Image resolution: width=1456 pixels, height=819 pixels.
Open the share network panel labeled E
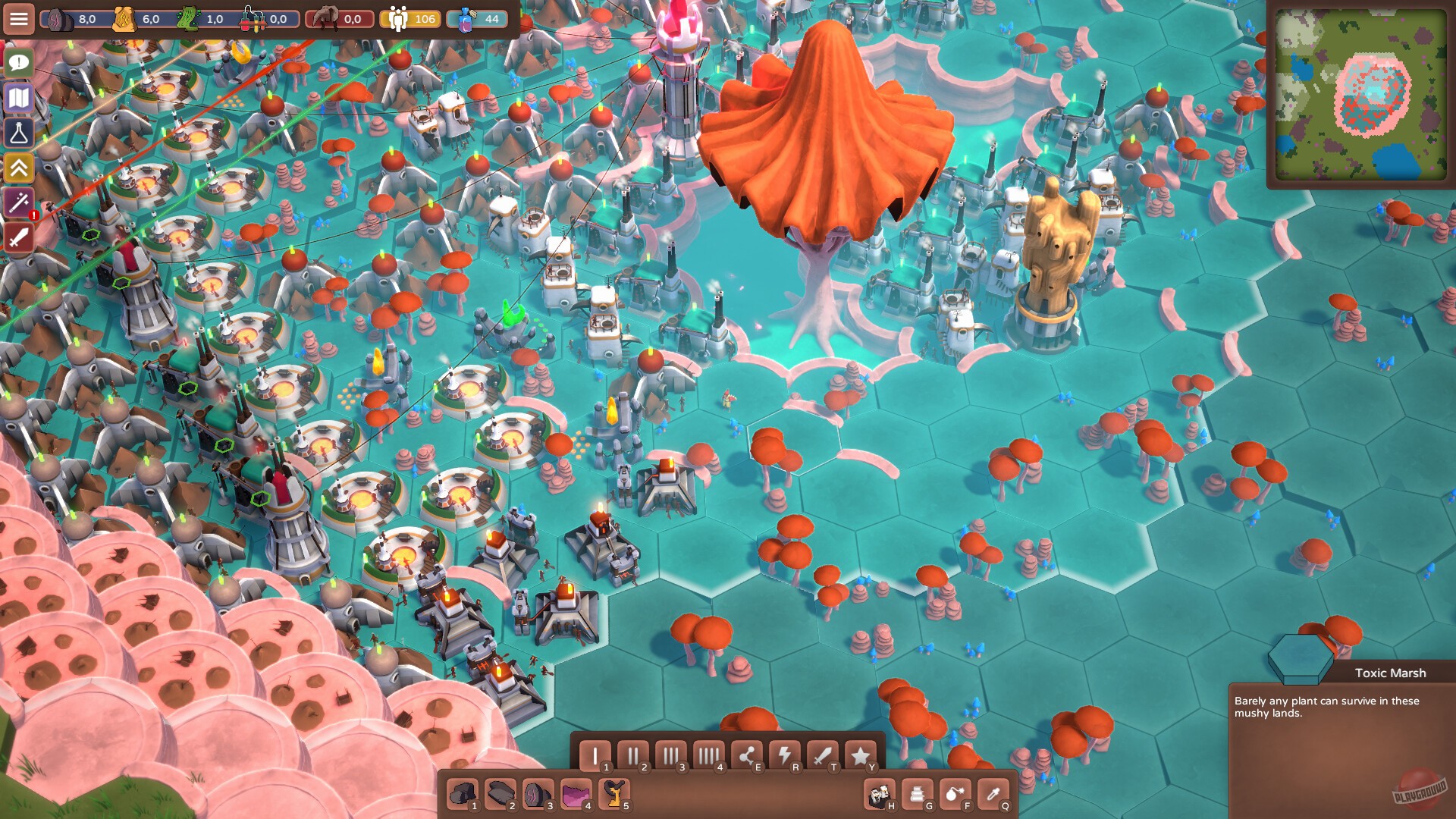coord(747,755)
